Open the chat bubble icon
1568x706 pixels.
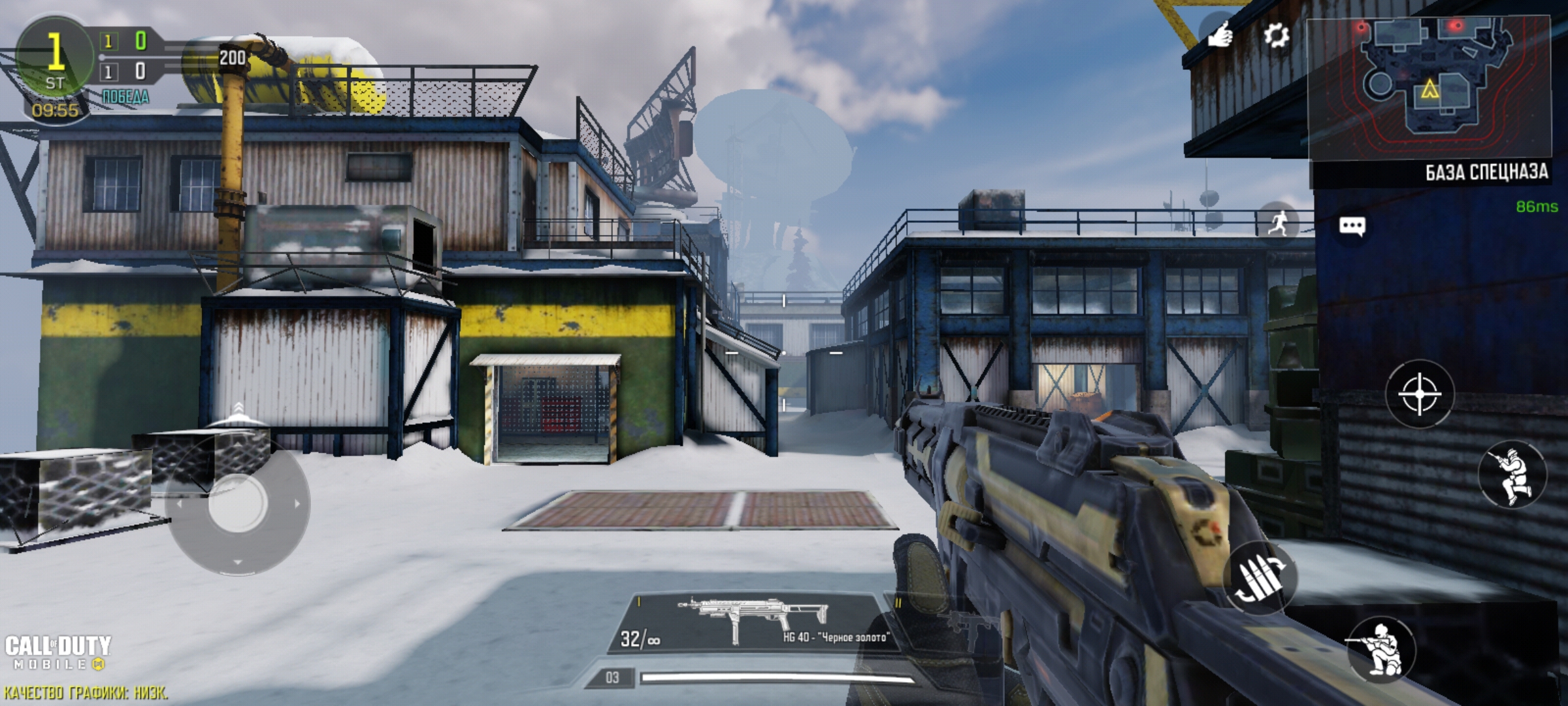tap(1352, 226)
